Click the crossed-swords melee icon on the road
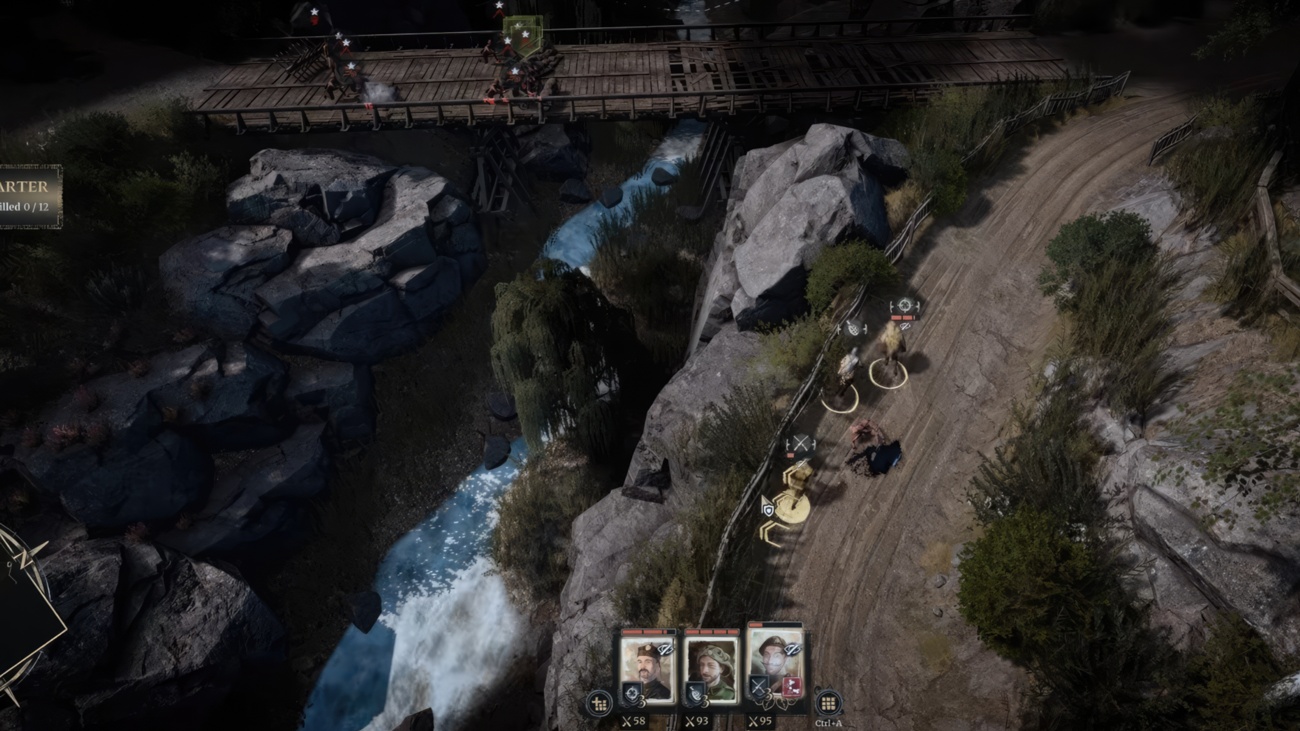 (800, 441)
